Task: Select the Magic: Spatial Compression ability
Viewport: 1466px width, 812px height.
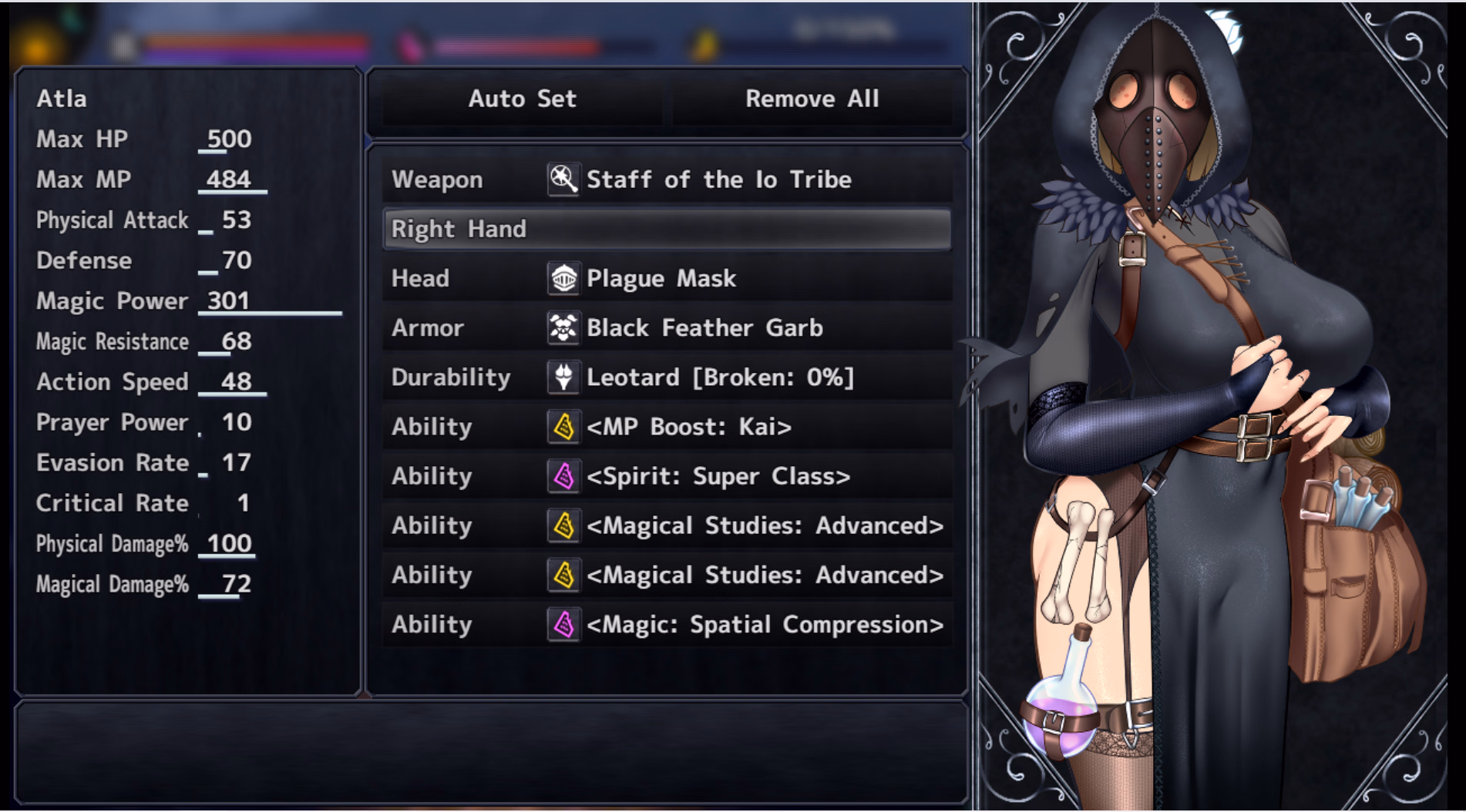Action: pyautogui.click(x=667, y=624)
